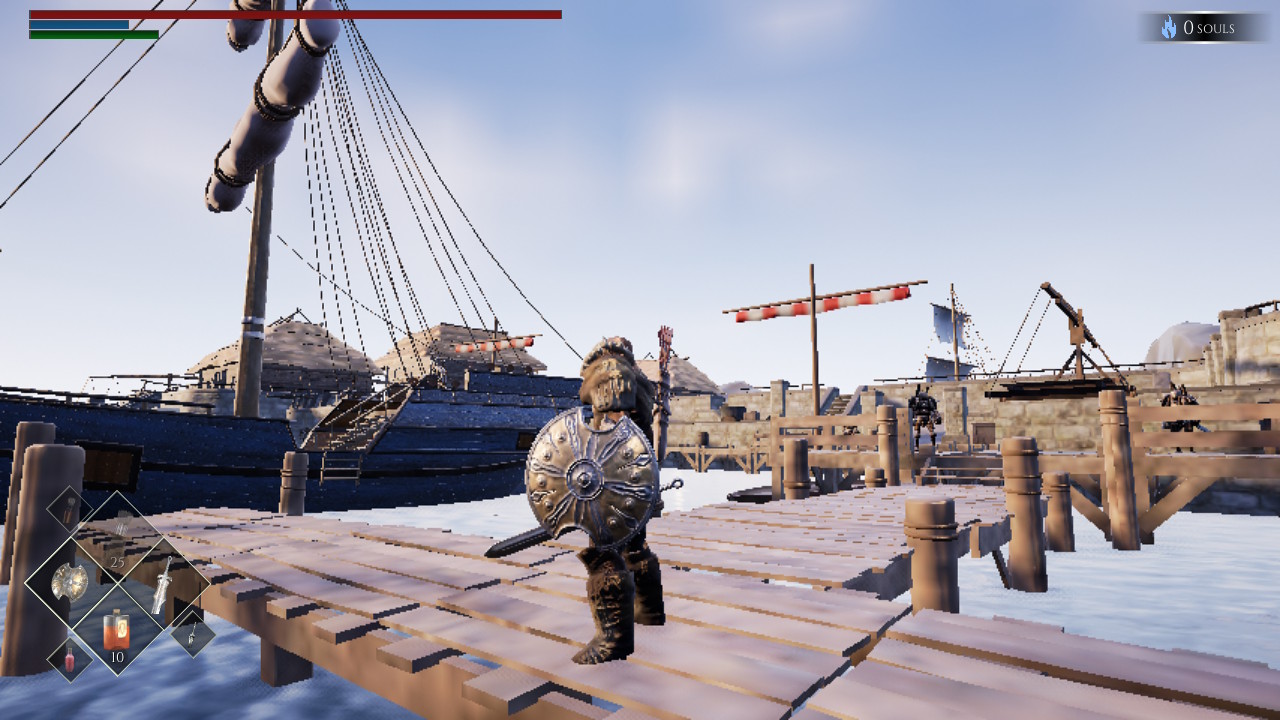Select the round shield quick-slot icon
Image resolution: width=1280 pixels, height=720 pixels.
tap(70, 580)
